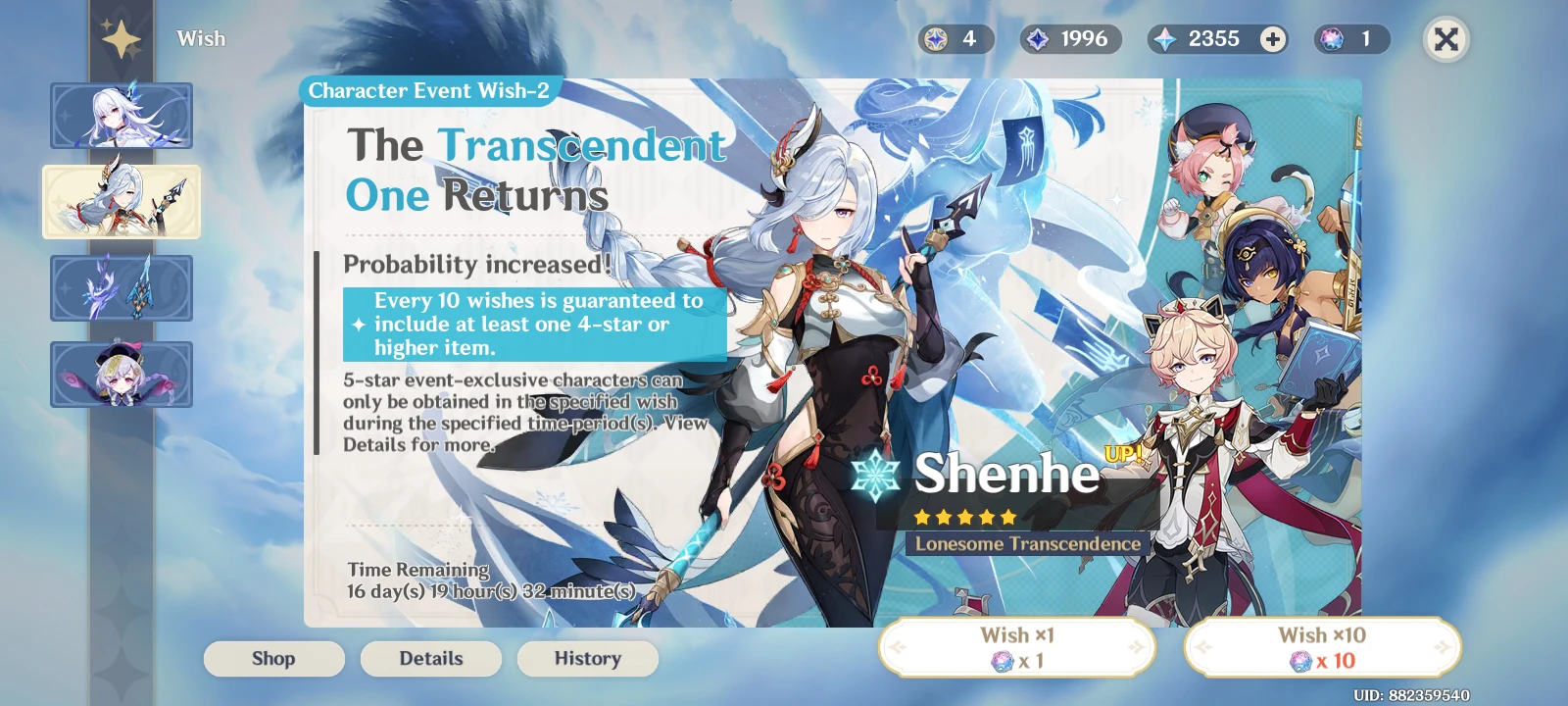
Task: Click the Primogem icon in the top bar
Action: coord(1166,39)
